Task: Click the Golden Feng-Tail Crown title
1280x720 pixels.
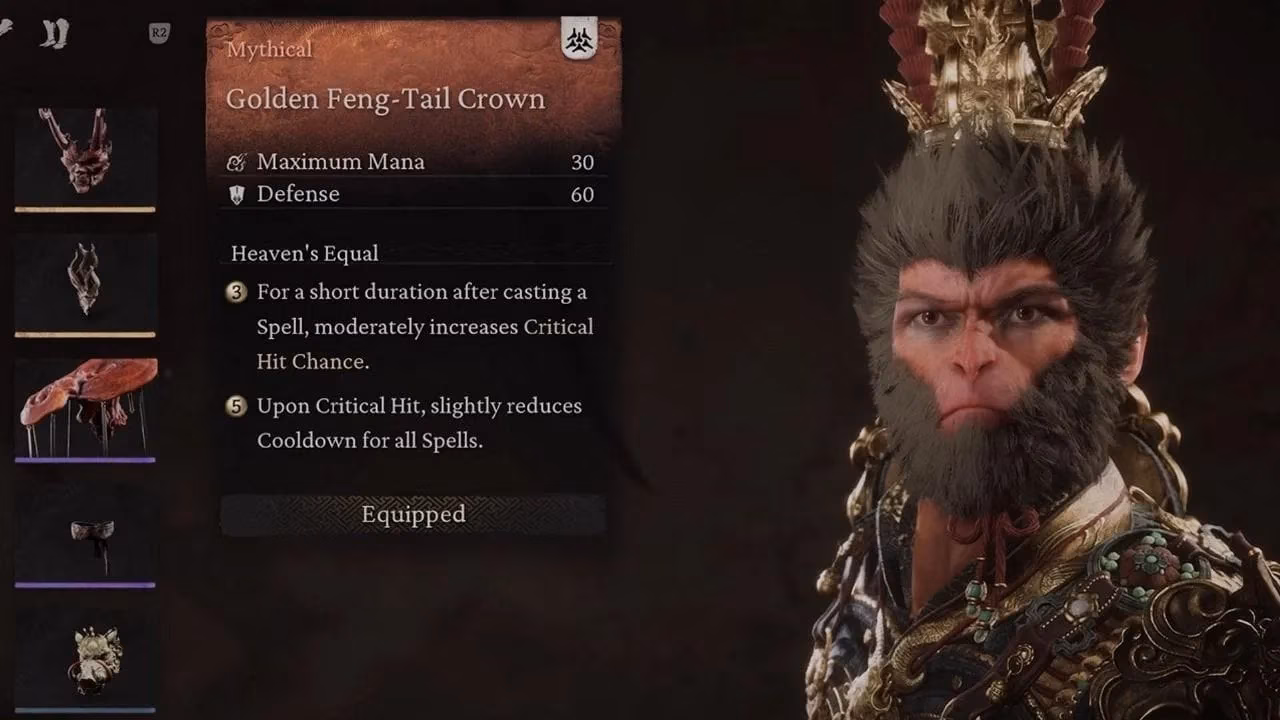Action: [x=385, y=98]
